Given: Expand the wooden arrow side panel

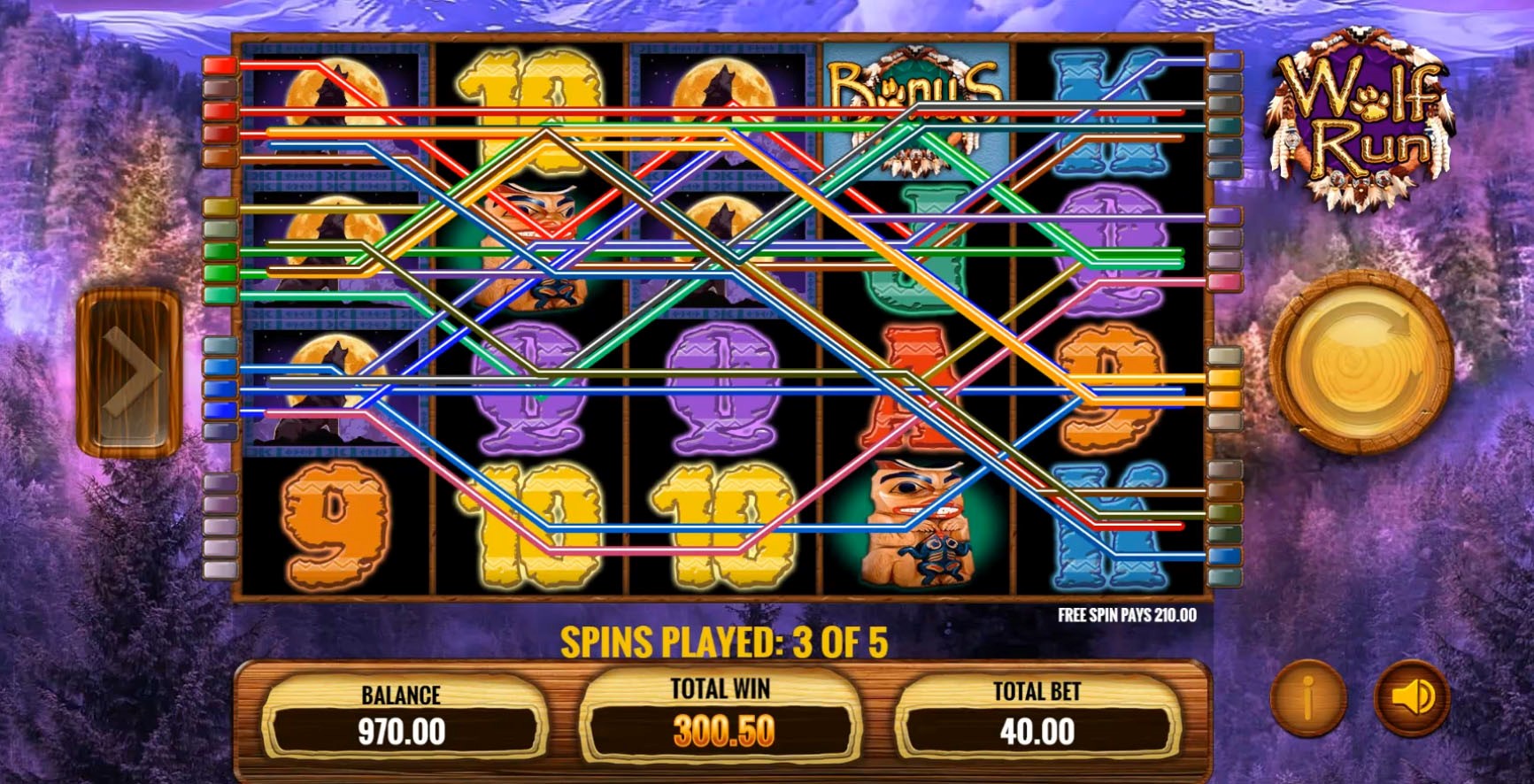Looking at the screenshot, I should click(128, 372).
